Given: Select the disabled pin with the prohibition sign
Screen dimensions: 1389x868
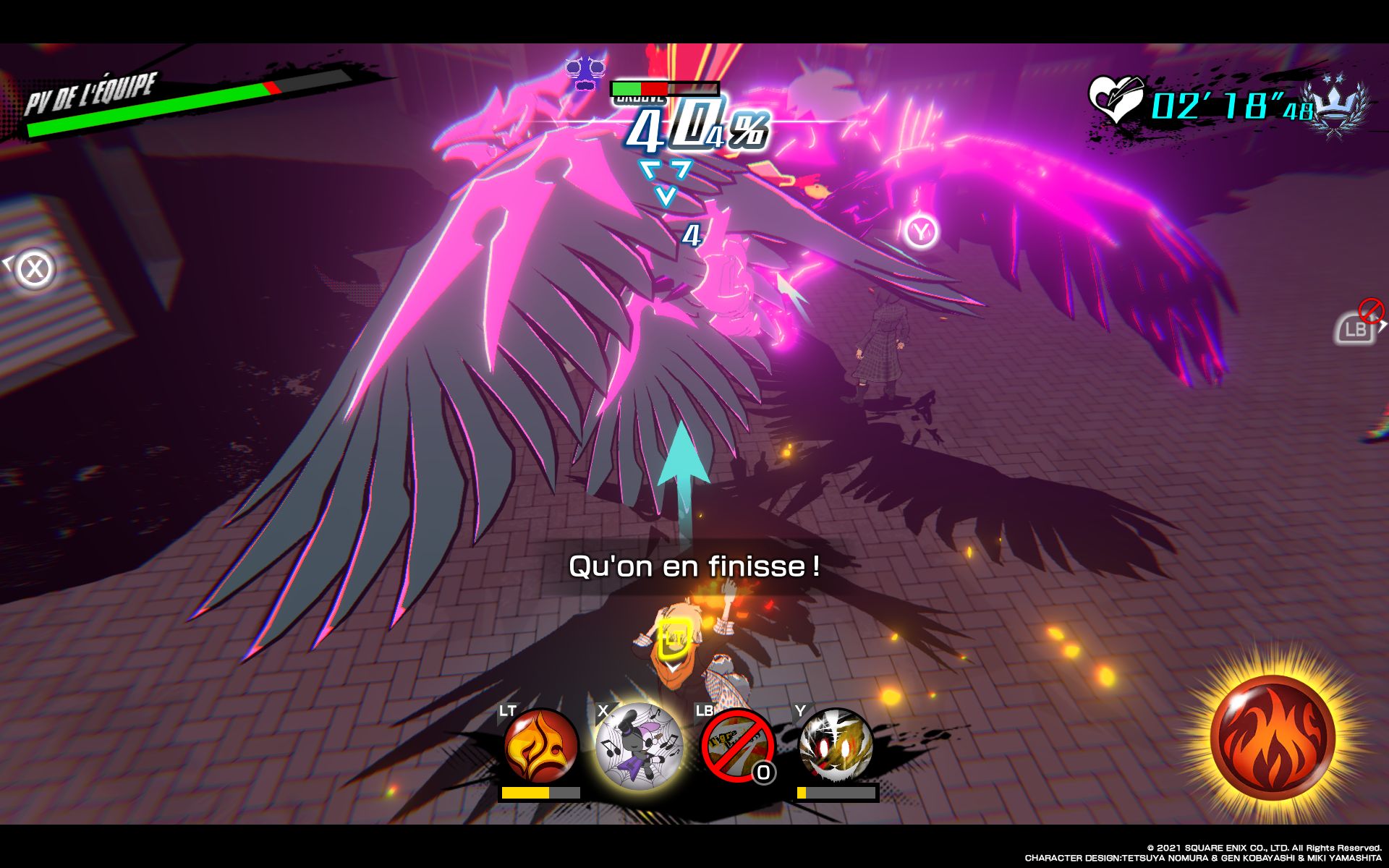Looking at the screenshot, I should (736, 746).
